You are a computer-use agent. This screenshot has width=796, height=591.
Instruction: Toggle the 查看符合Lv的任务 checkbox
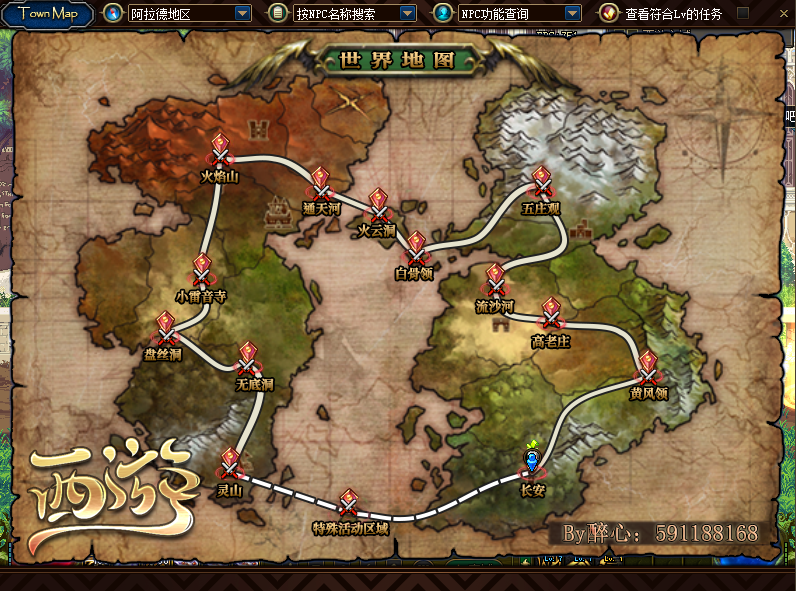coord(743,14)
